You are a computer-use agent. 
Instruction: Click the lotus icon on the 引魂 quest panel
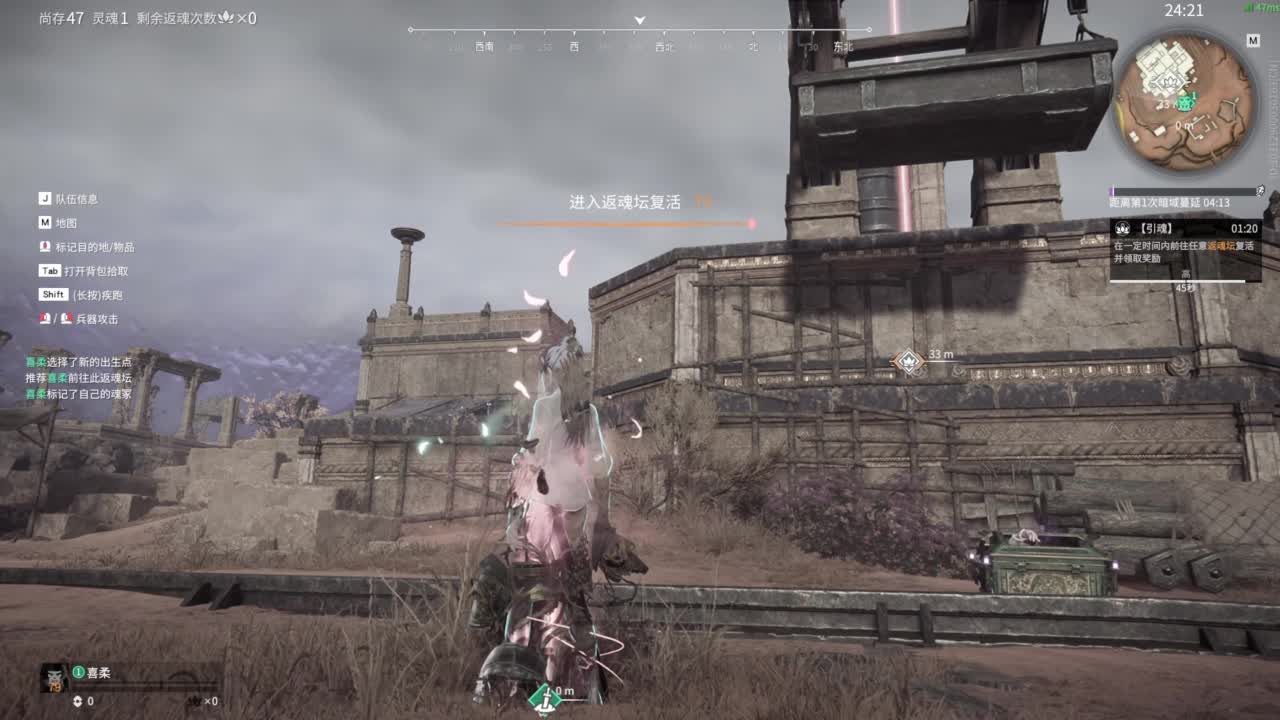1124,228
